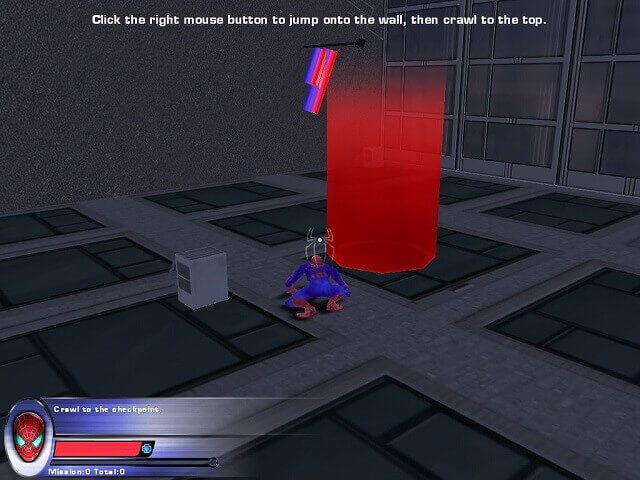
Task: Click the blue web icon beside the health bar
Action: pos(148,448)
